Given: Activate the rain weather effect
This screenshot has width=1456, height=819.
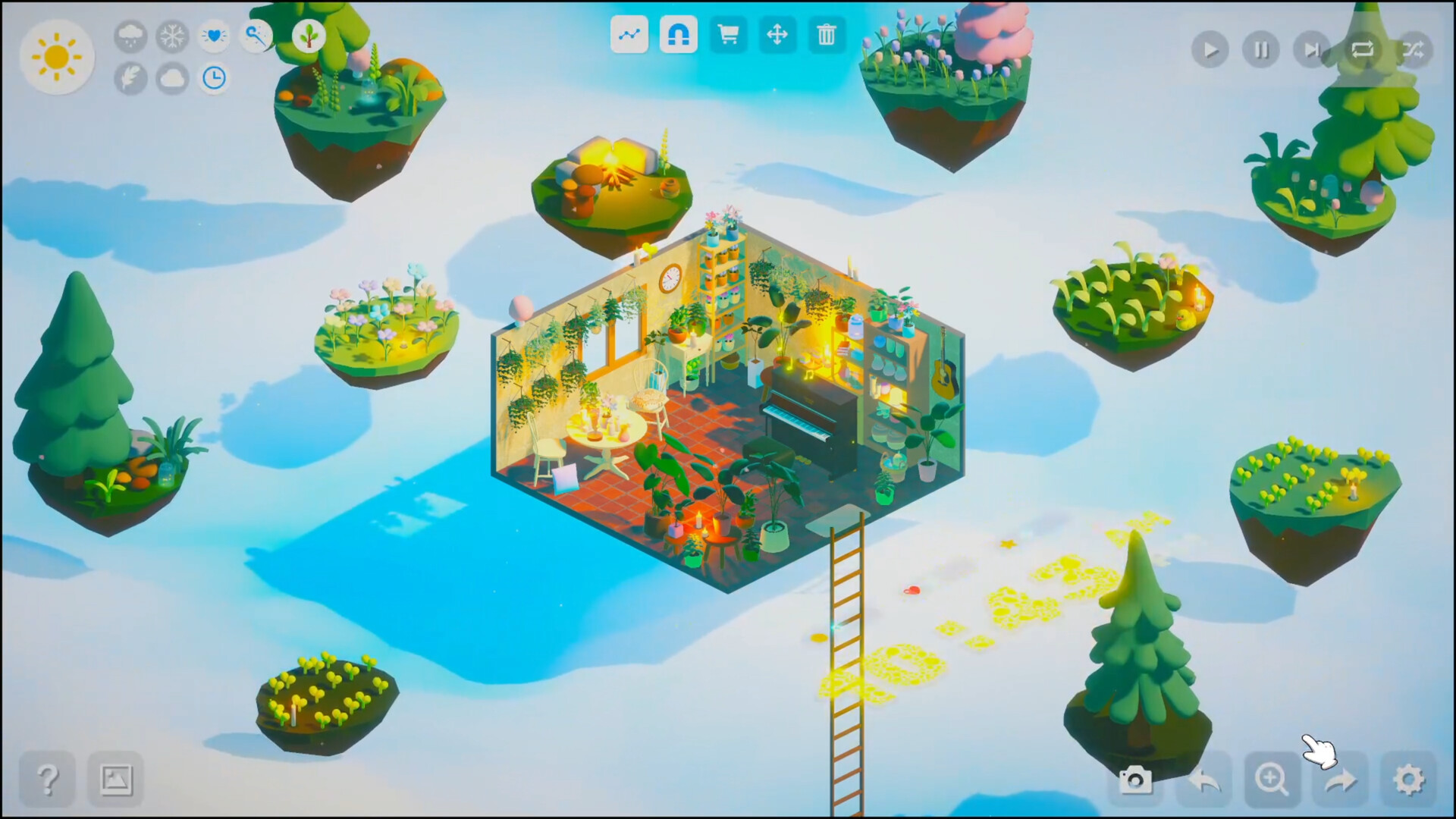Looking at the screenshot, I should (x=129, y=36).
